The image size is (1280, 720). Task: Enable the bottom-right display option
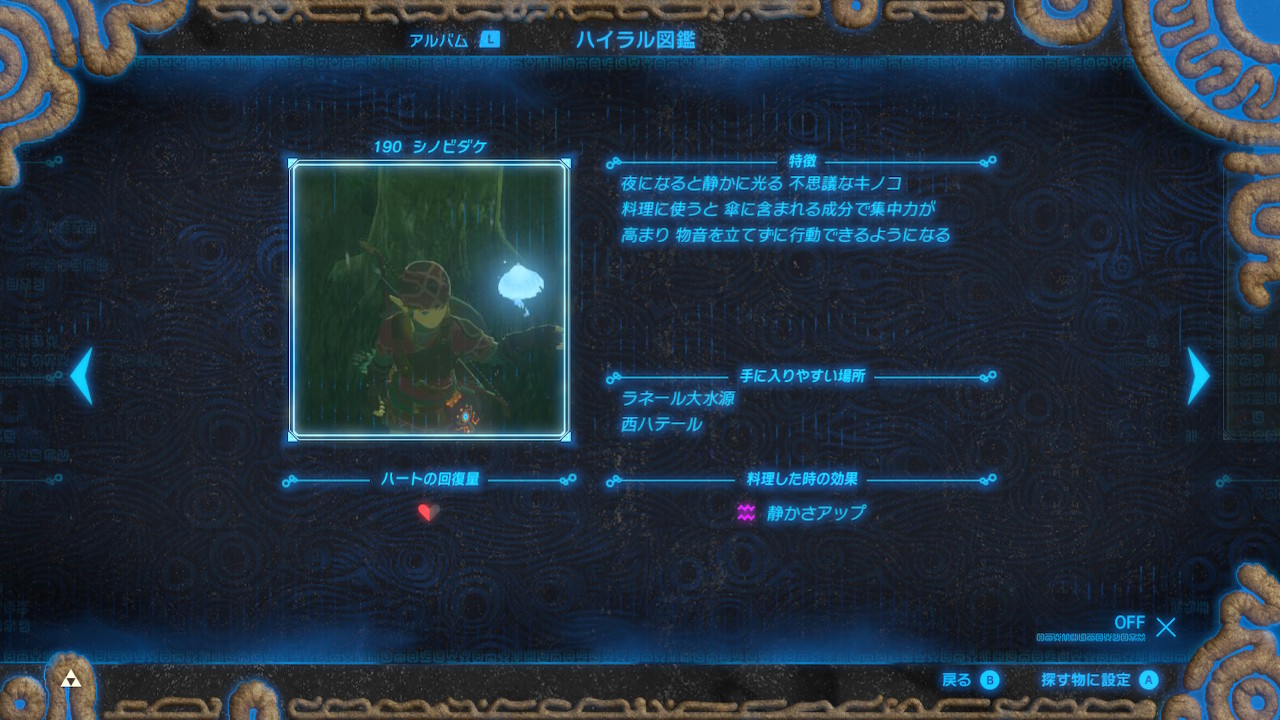click(x=1139, y=624)
